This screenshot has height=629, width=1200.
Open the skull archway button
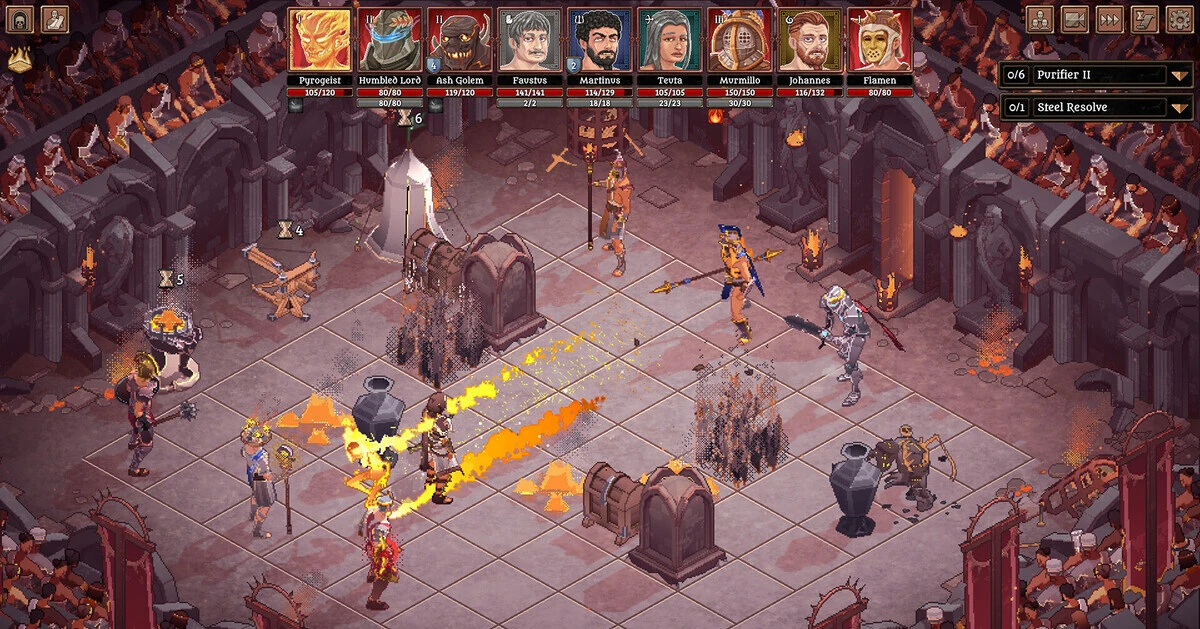click(22, 19)
